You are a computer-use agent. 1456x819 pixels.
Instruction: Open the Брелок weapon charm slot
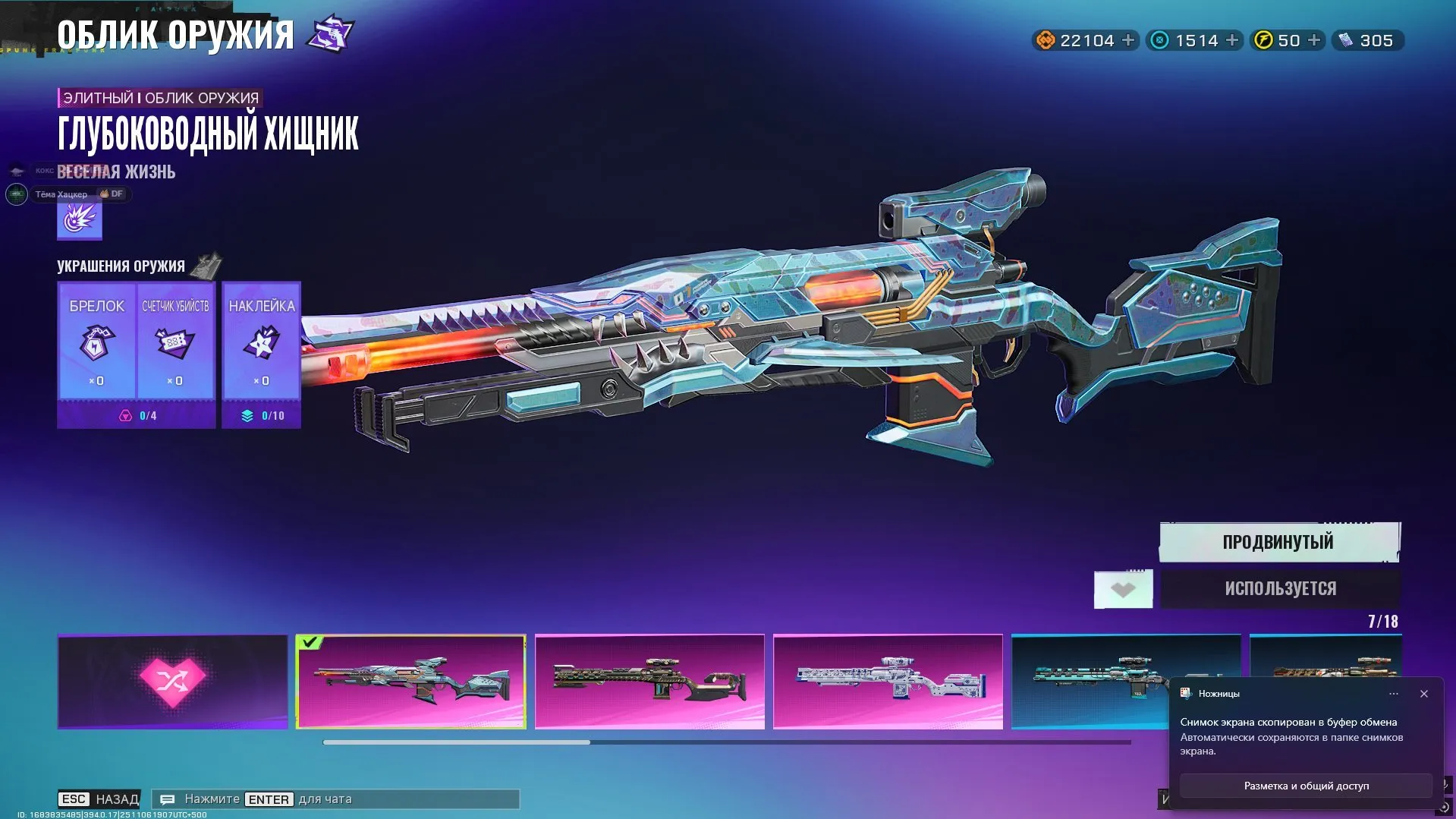pos(96,341)
